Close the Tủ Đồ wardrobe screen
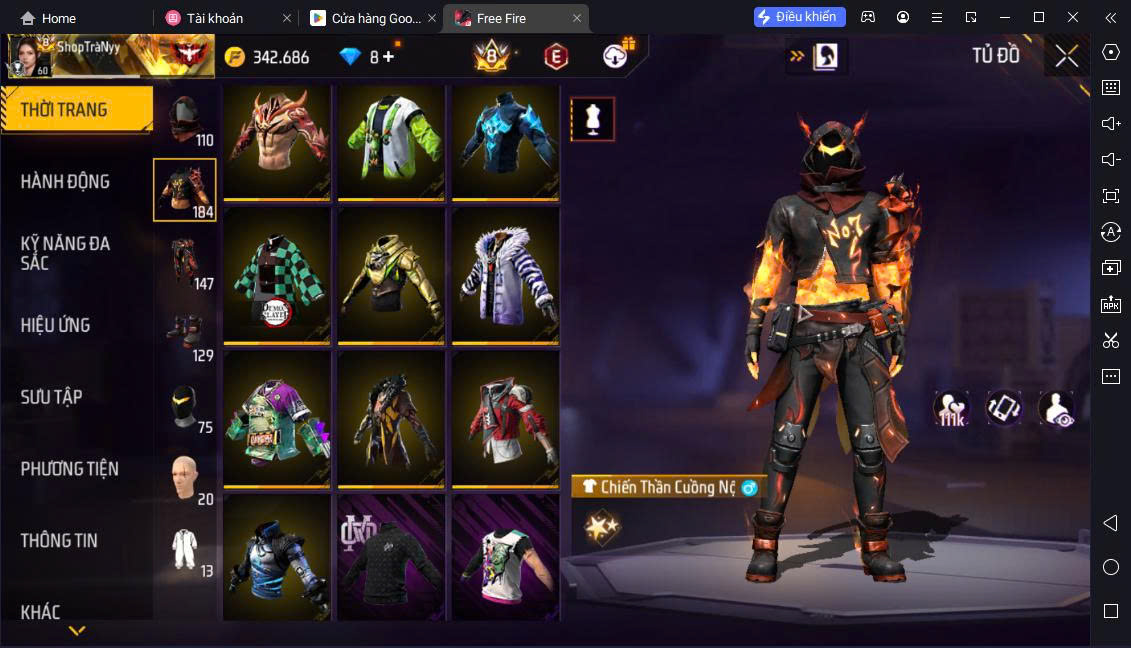The width and height of the screenshot is (1131, 648). (x=1067, y=56)
